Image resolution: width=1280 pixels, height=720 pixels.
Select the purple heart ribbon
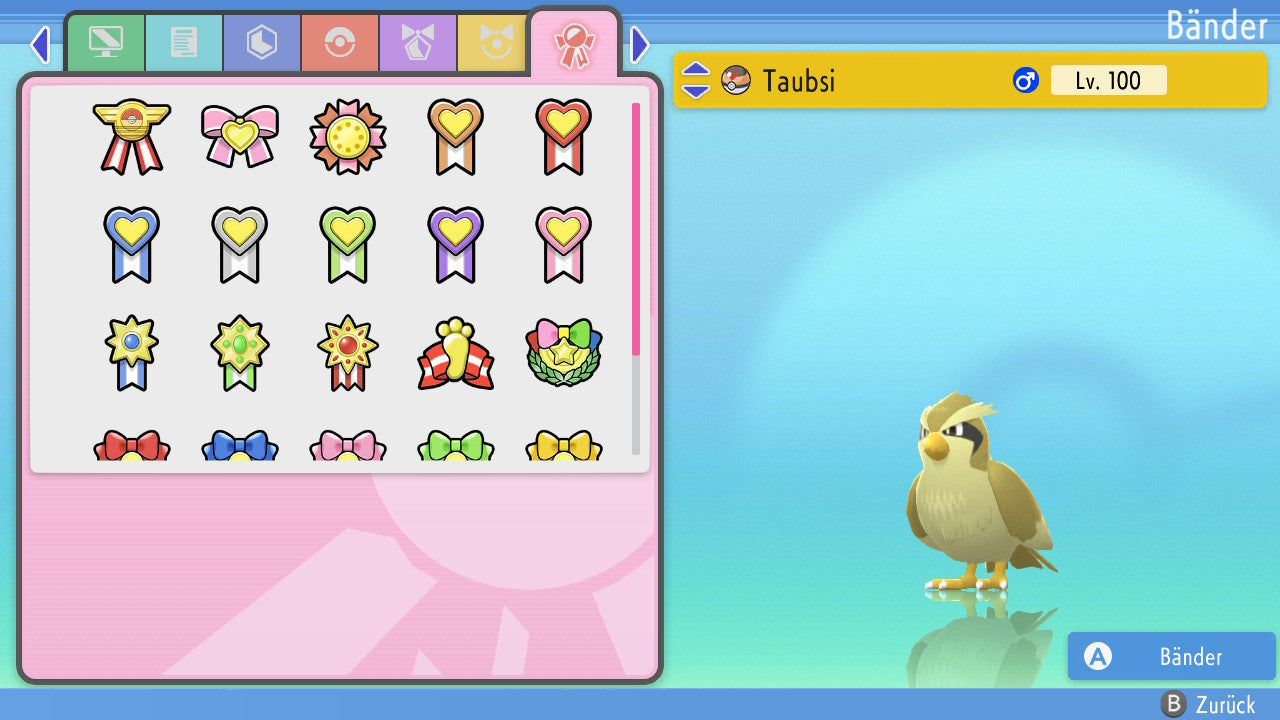(456, 244)
